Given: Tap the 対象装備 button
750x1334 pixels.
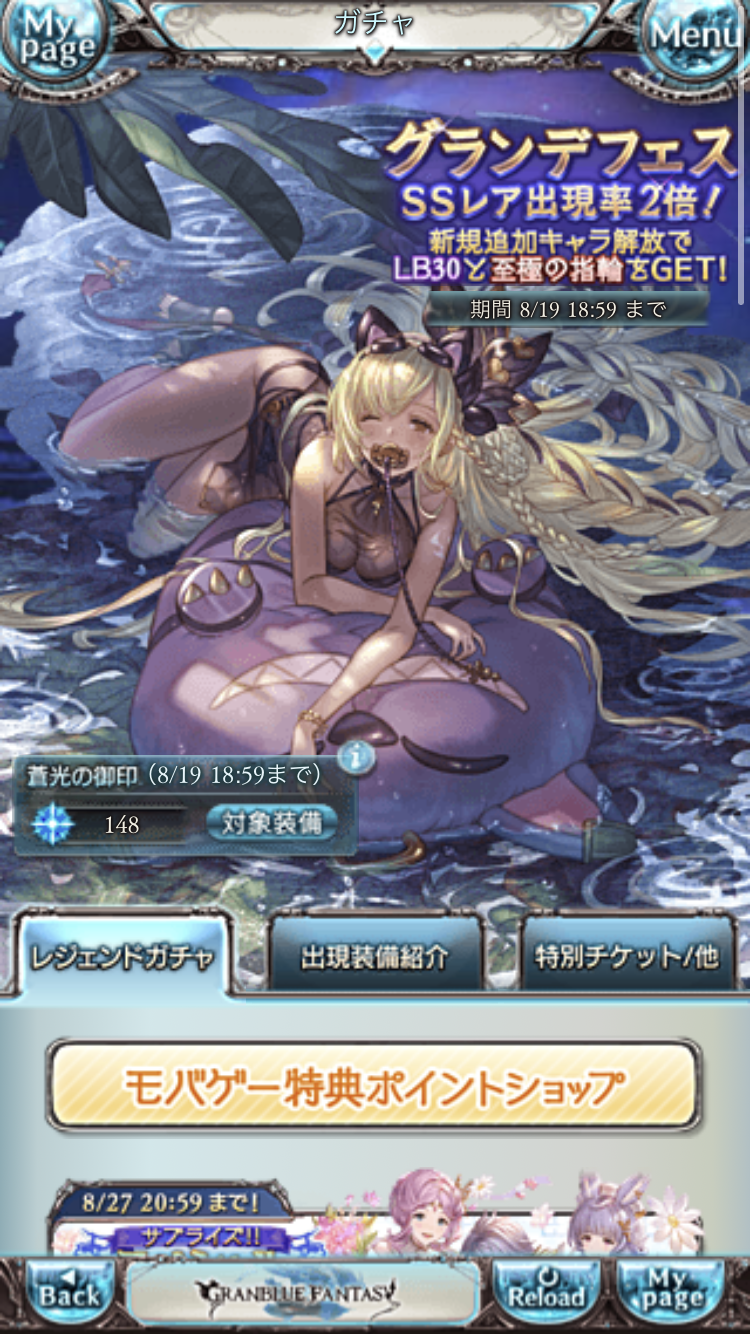Looking at the screenshot, I should [272, 824].
